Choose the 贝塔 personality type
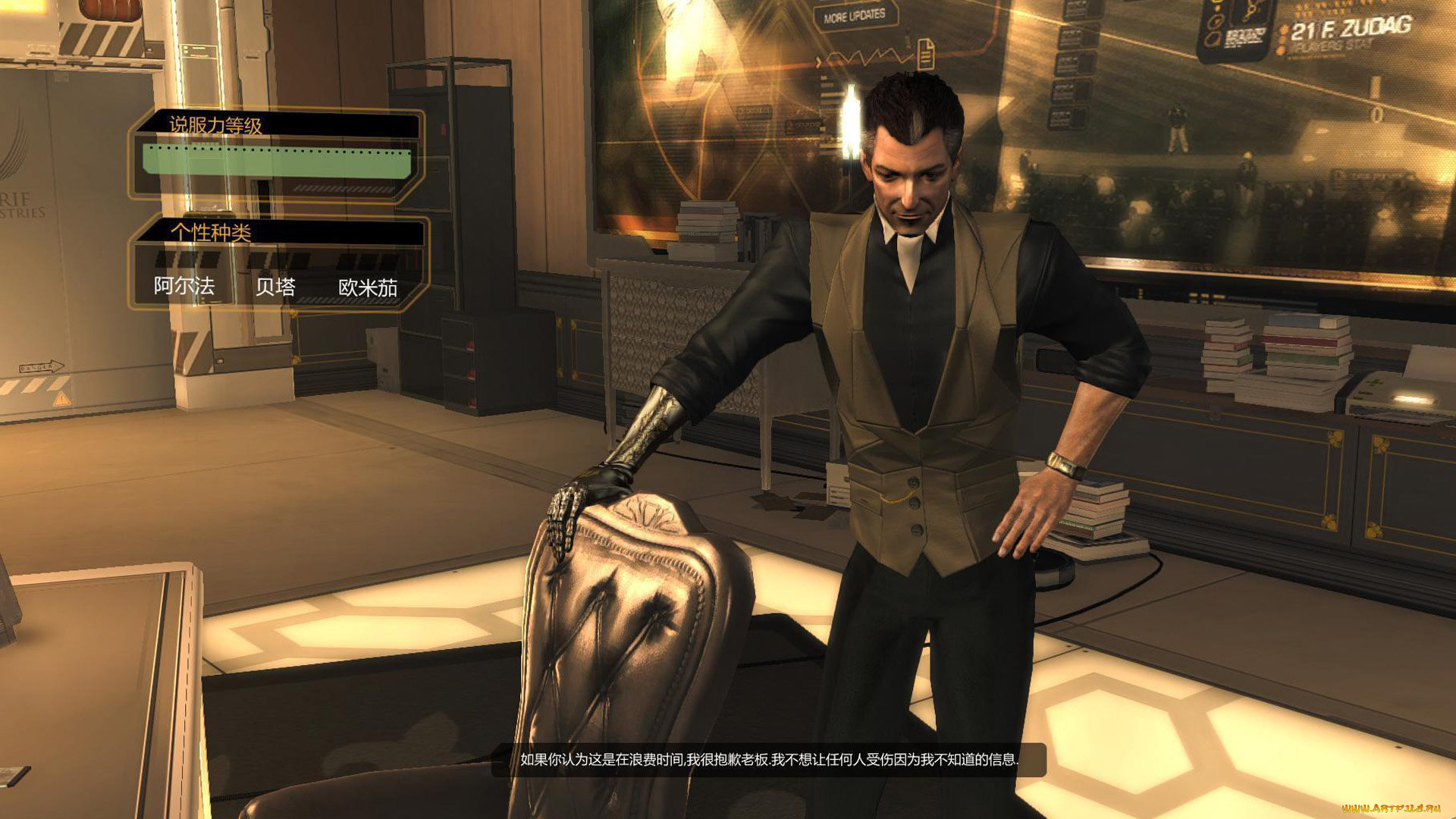Screen dimensions: 1456x819 pos(275,286)
